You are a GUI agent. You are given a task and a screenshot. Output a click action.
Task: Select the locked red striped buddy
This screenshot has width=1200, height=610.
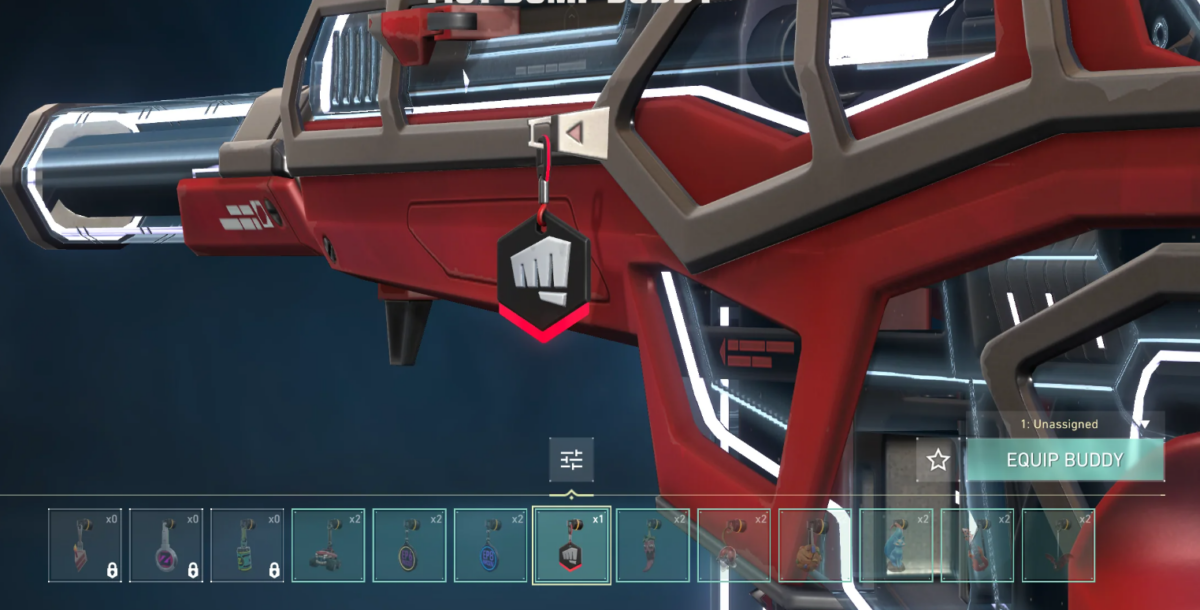click(85, 545)
